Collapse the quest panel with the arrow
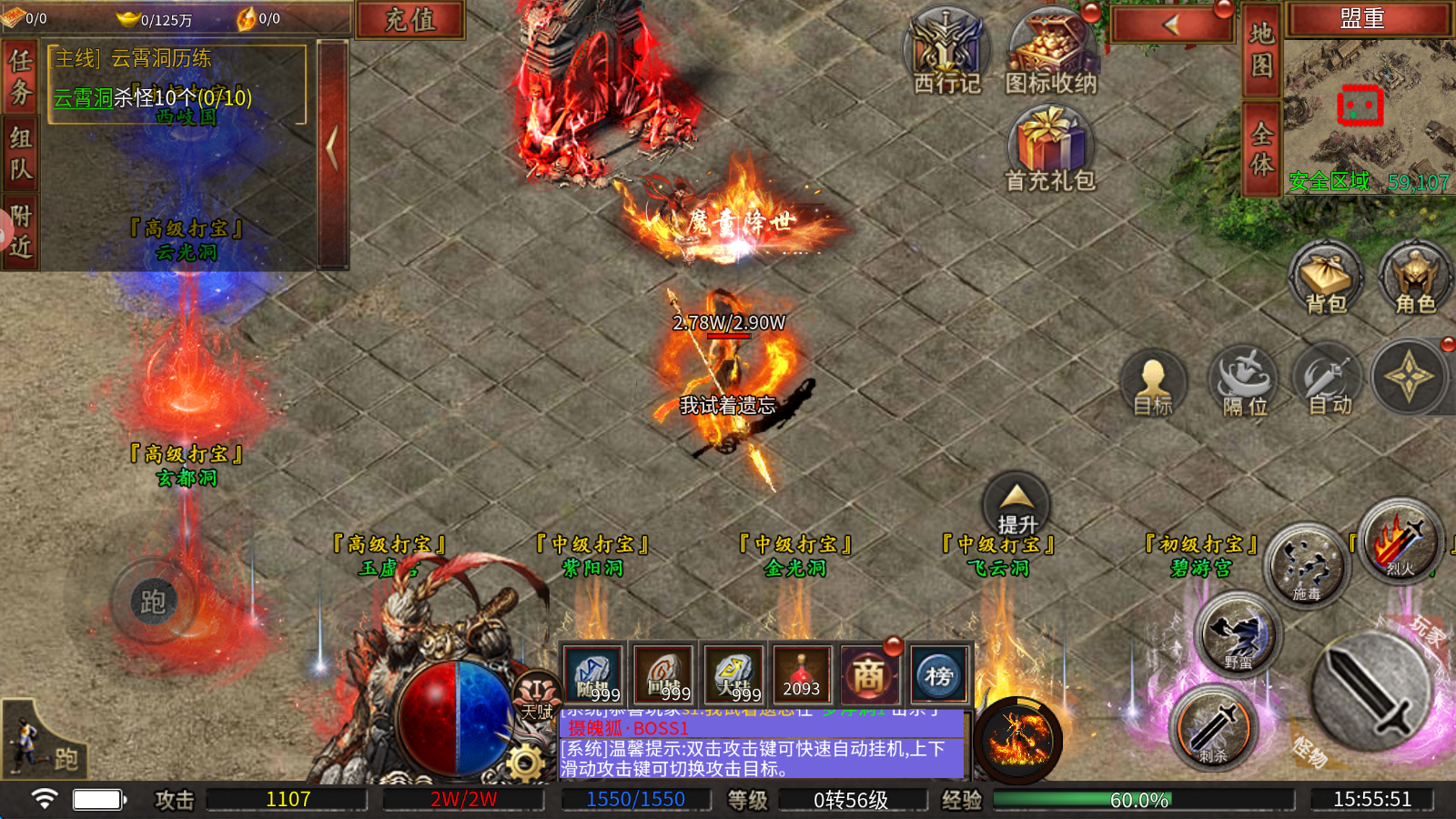Screen dimensions: 1456x819 point(332,148)
